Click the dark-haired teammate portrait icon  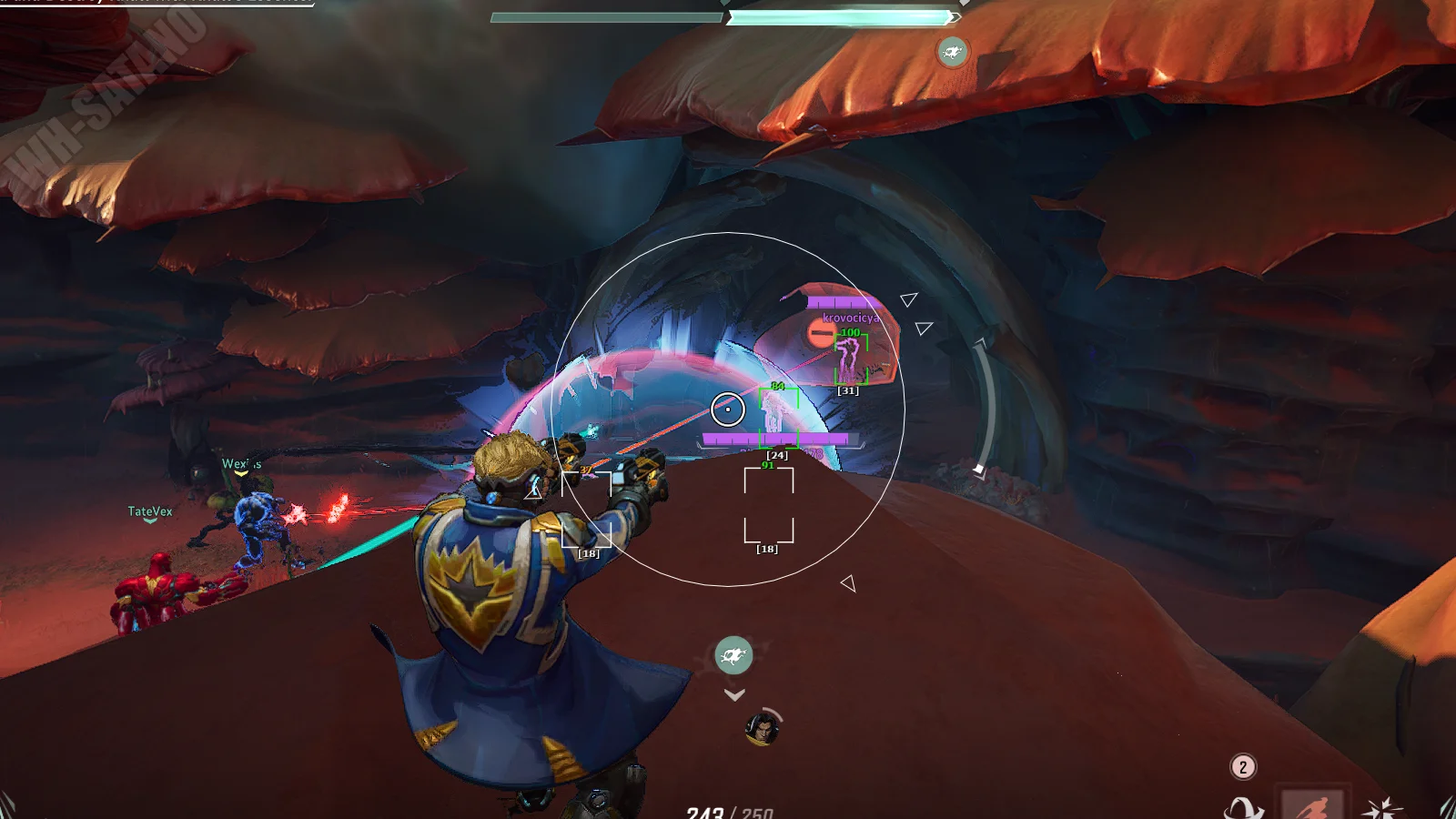click(x=762, y=728)
